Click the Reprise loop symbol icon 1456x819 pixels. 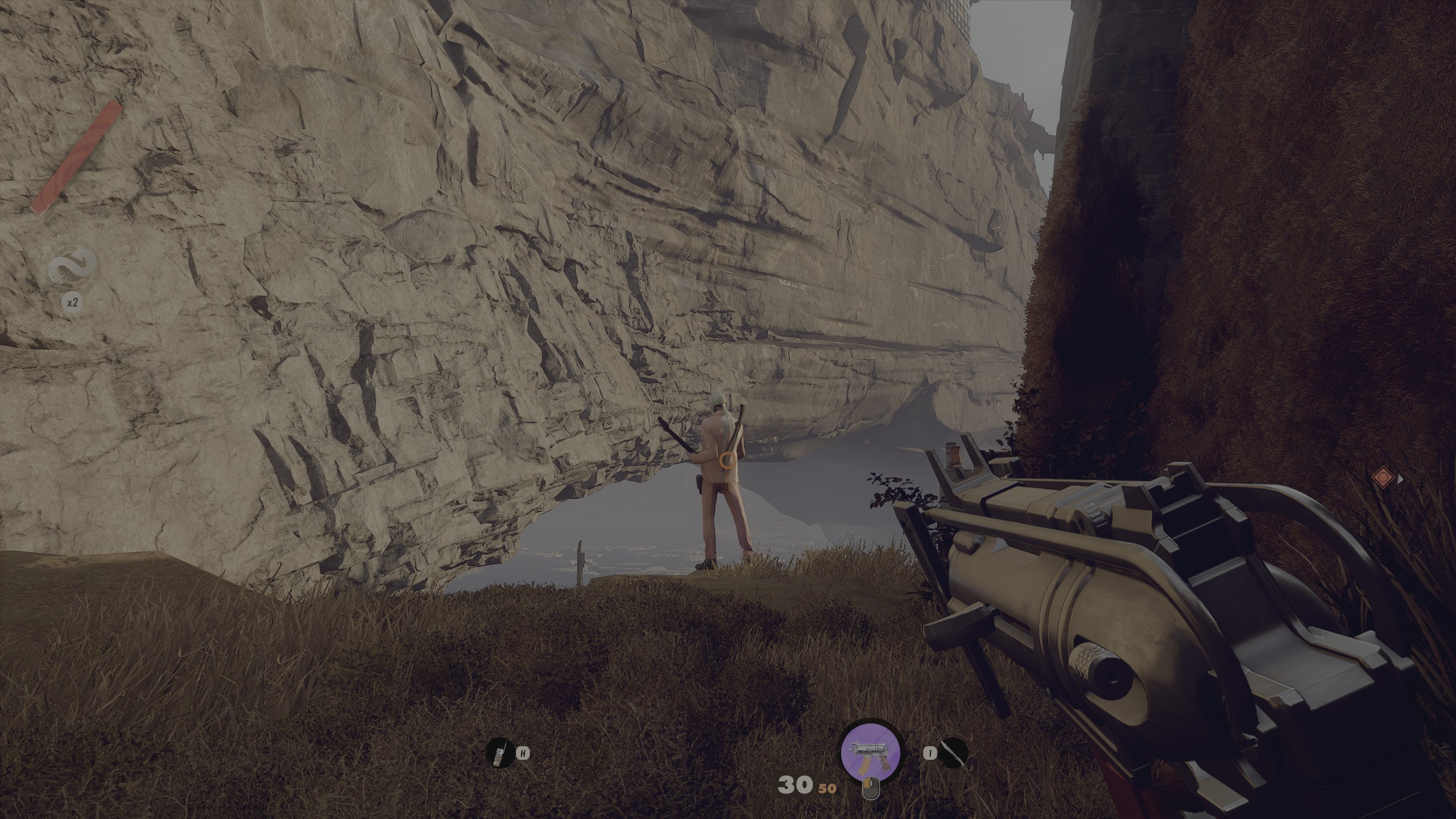tap(73, 268)
